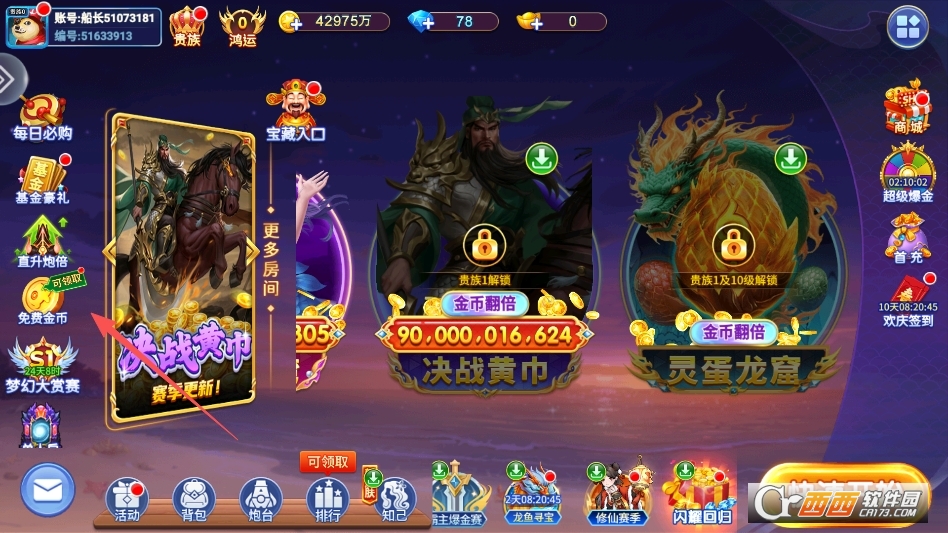Open the mail envelope button
948x533 pixels.
pyautogui.click(x=48, y=490)
